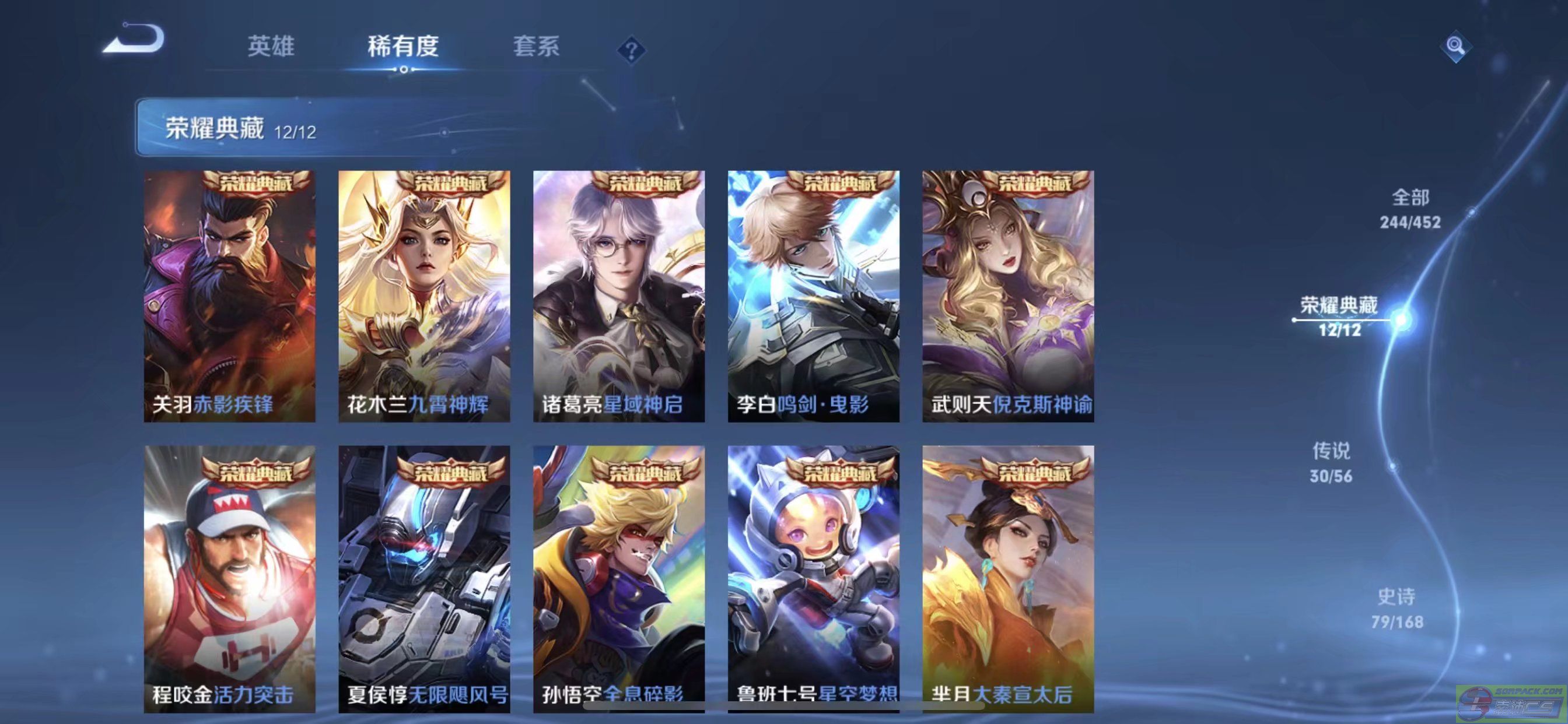This screenshot has width=1568, height=724.
Task: Click the magnifier search icon
Action: pyautogui.click(x=1455, y=46)
